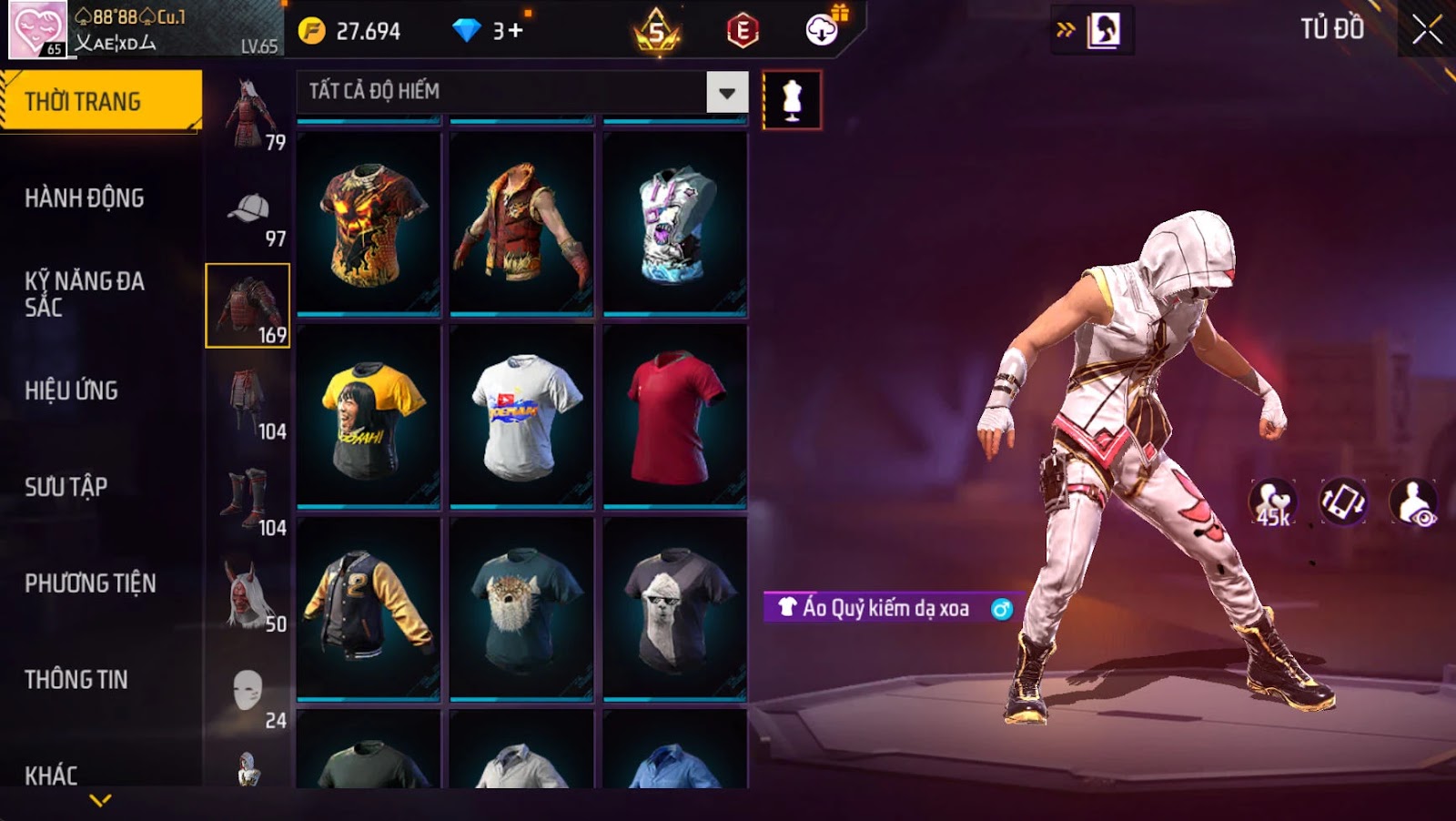Viewport: 1456px width, 821px height.
Task: Choose the red sleeveless vest item
Action: [521, 224]
